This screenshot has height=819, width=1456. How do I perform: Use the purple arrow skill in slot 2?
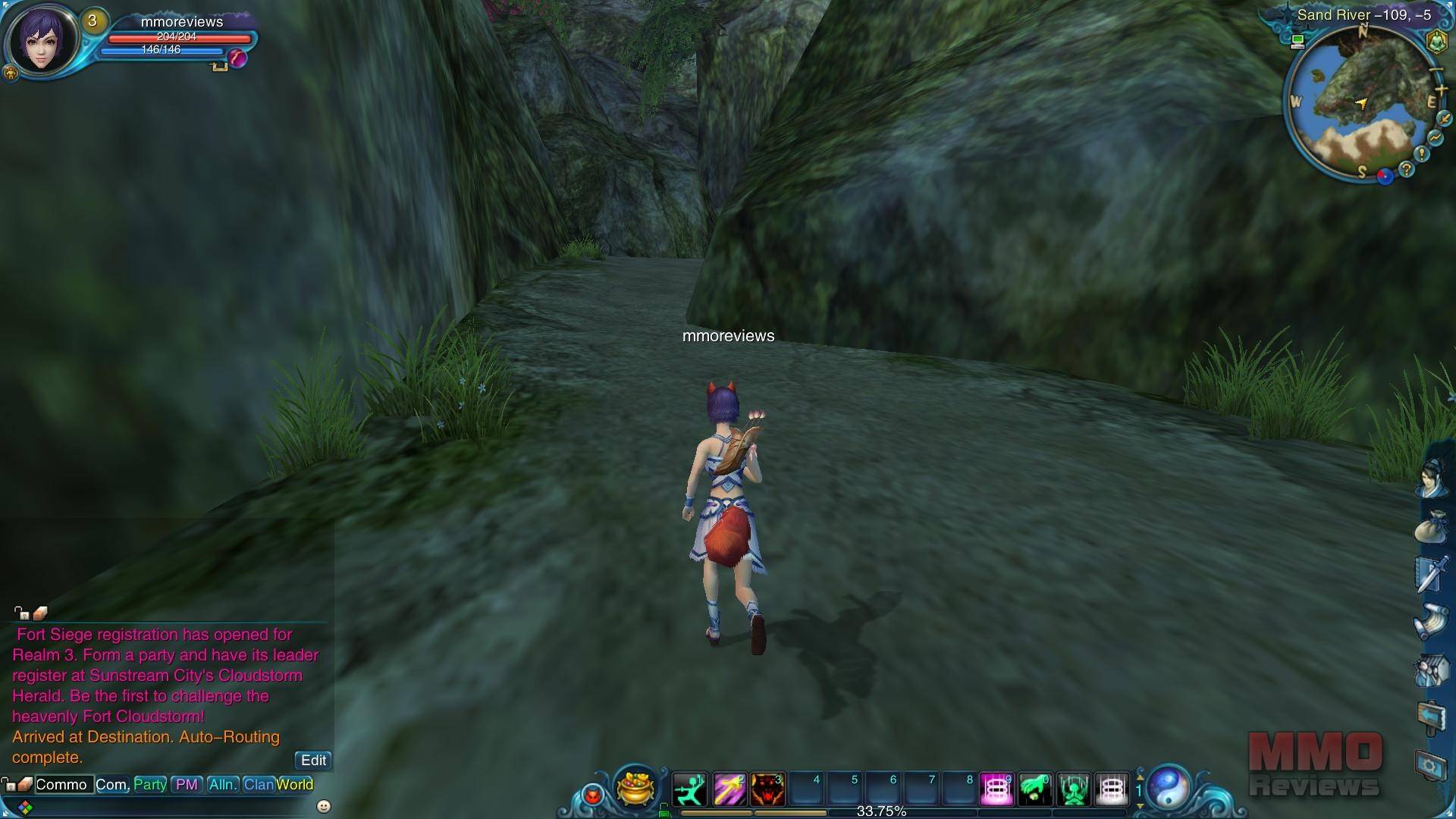coord(729,790)
